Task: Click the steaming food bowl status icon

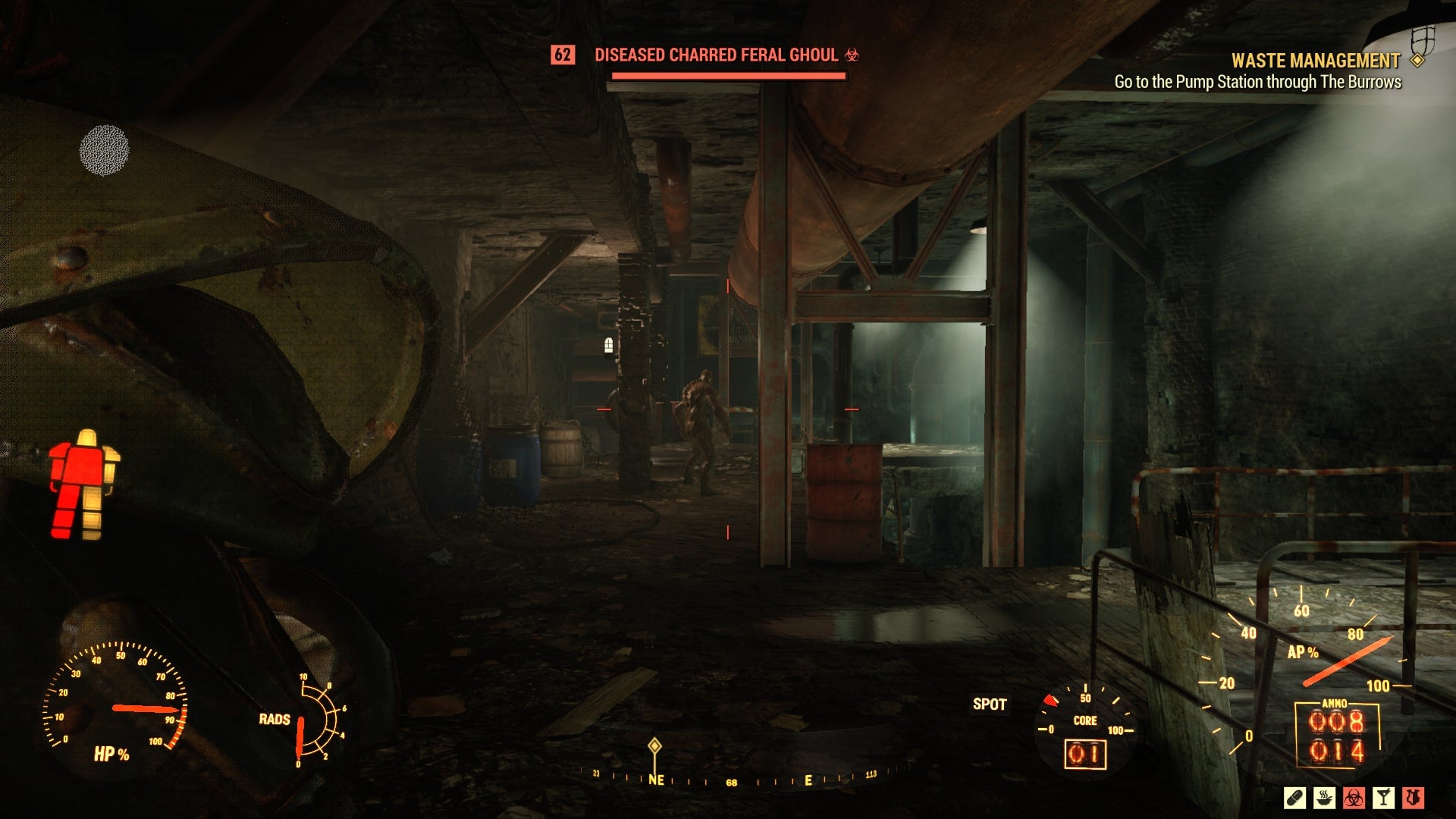Action: tap(1325, 797)
